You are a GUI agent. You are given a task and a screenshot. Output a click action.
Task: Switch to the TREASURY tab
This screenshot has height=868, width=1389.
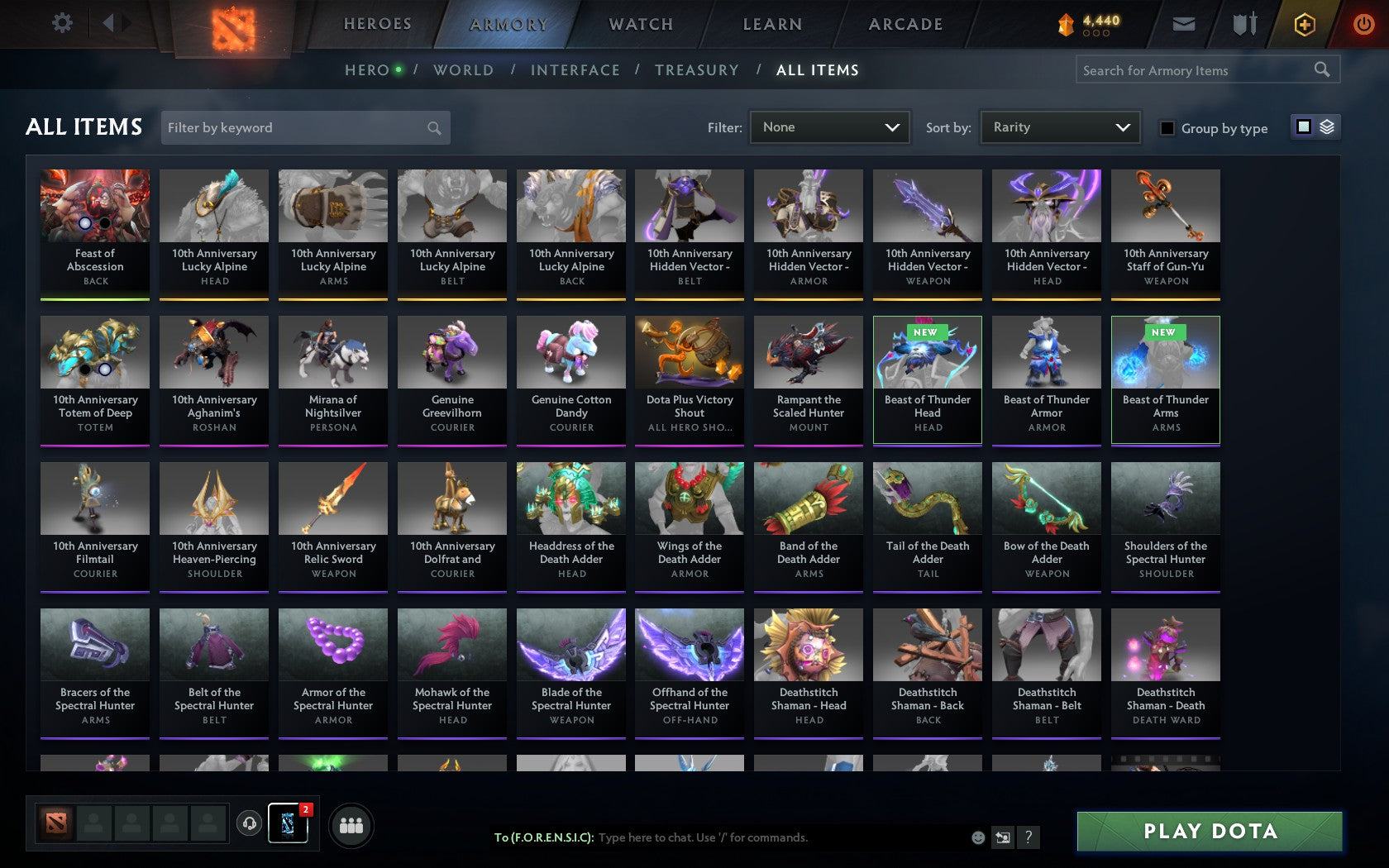click(697, 70)
